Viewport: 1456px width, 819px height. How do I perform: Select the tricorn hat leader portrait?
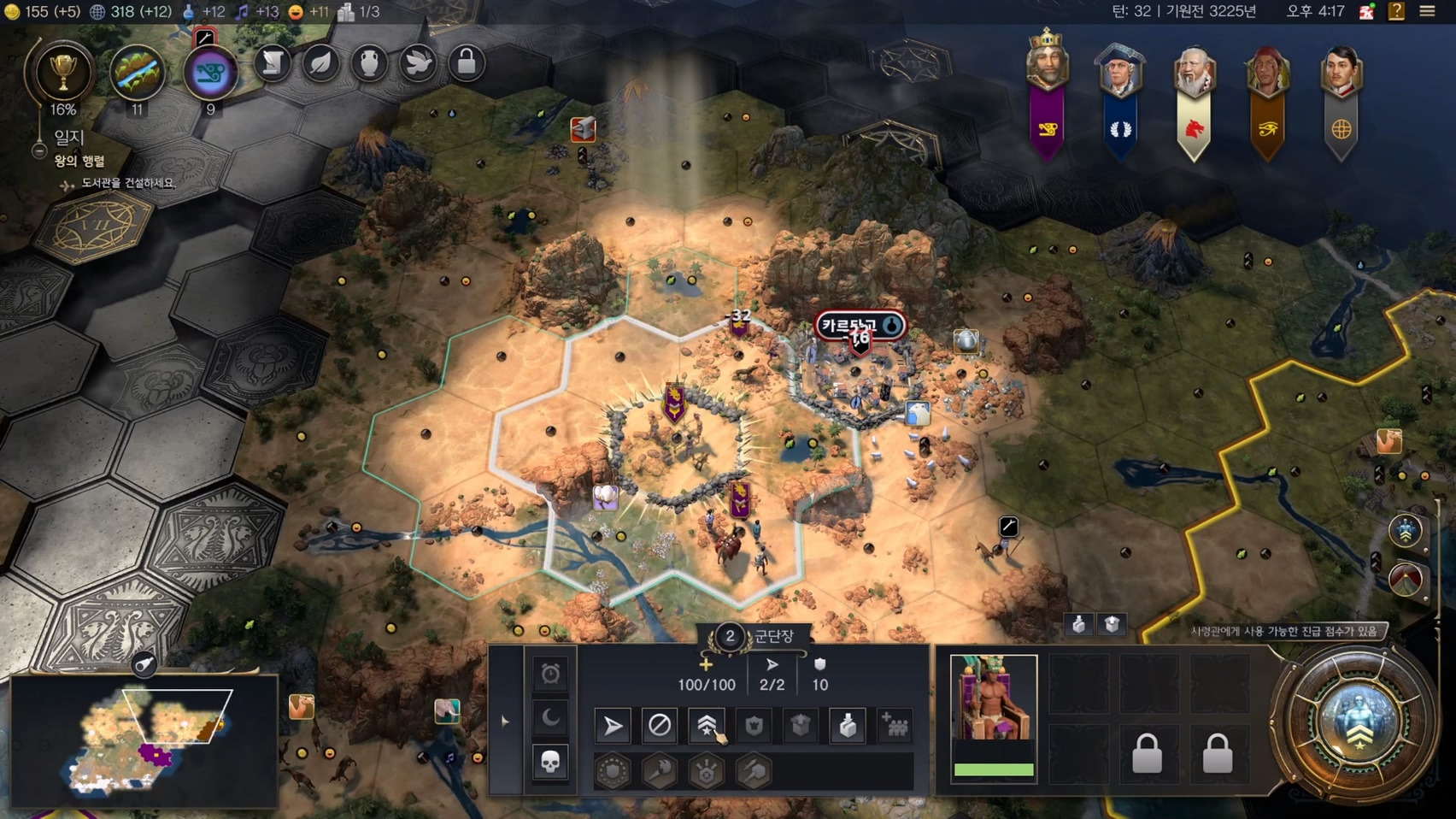pyautogui.click(x=1119, y=68)
